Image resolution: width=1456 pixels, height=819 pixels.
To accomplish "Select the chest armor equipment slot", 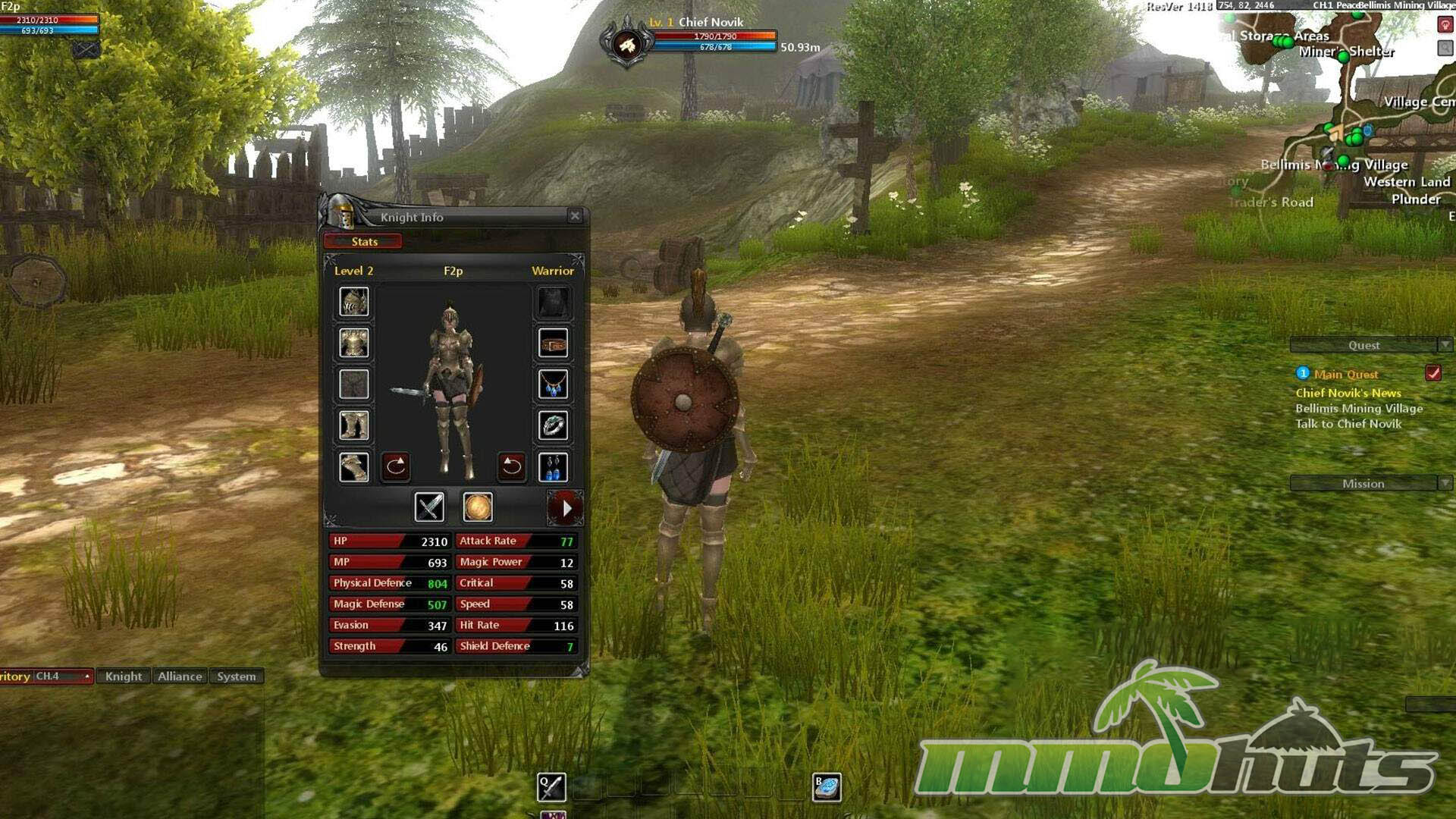I will tap(354, 343).
